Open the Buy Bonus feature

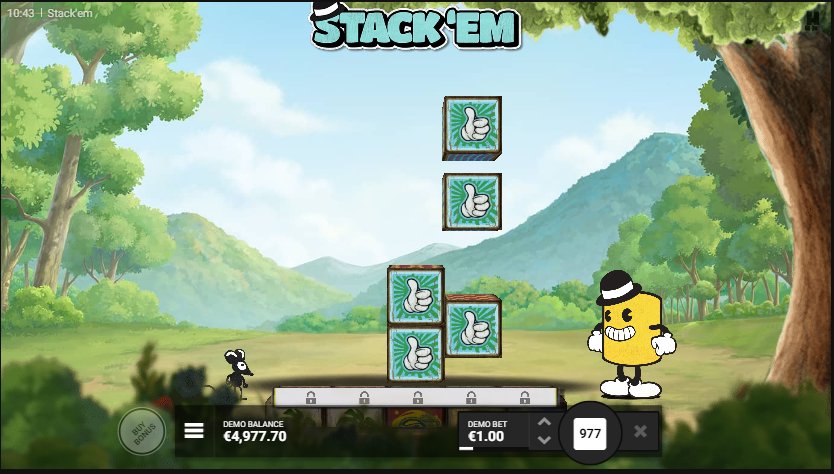[142, 432]
